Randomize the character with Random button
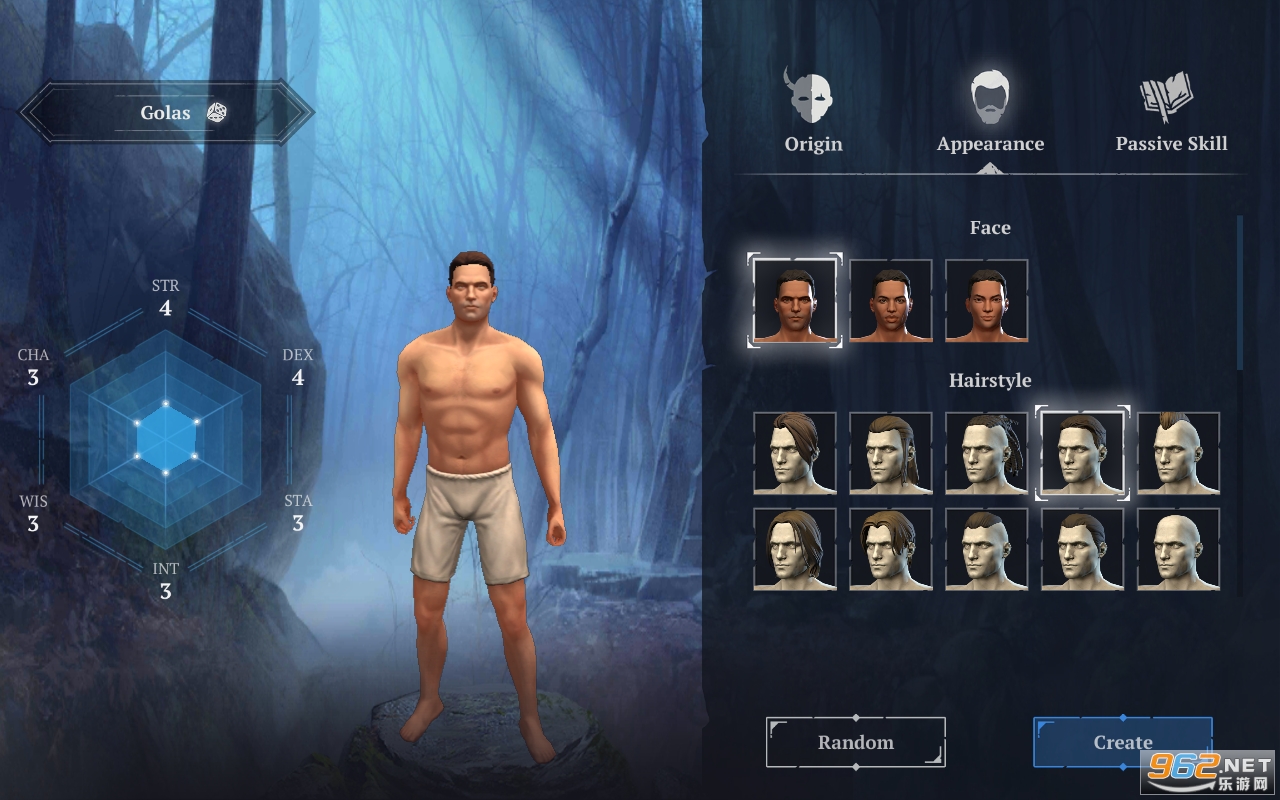The image size is (1280, 800). (856, 742)
